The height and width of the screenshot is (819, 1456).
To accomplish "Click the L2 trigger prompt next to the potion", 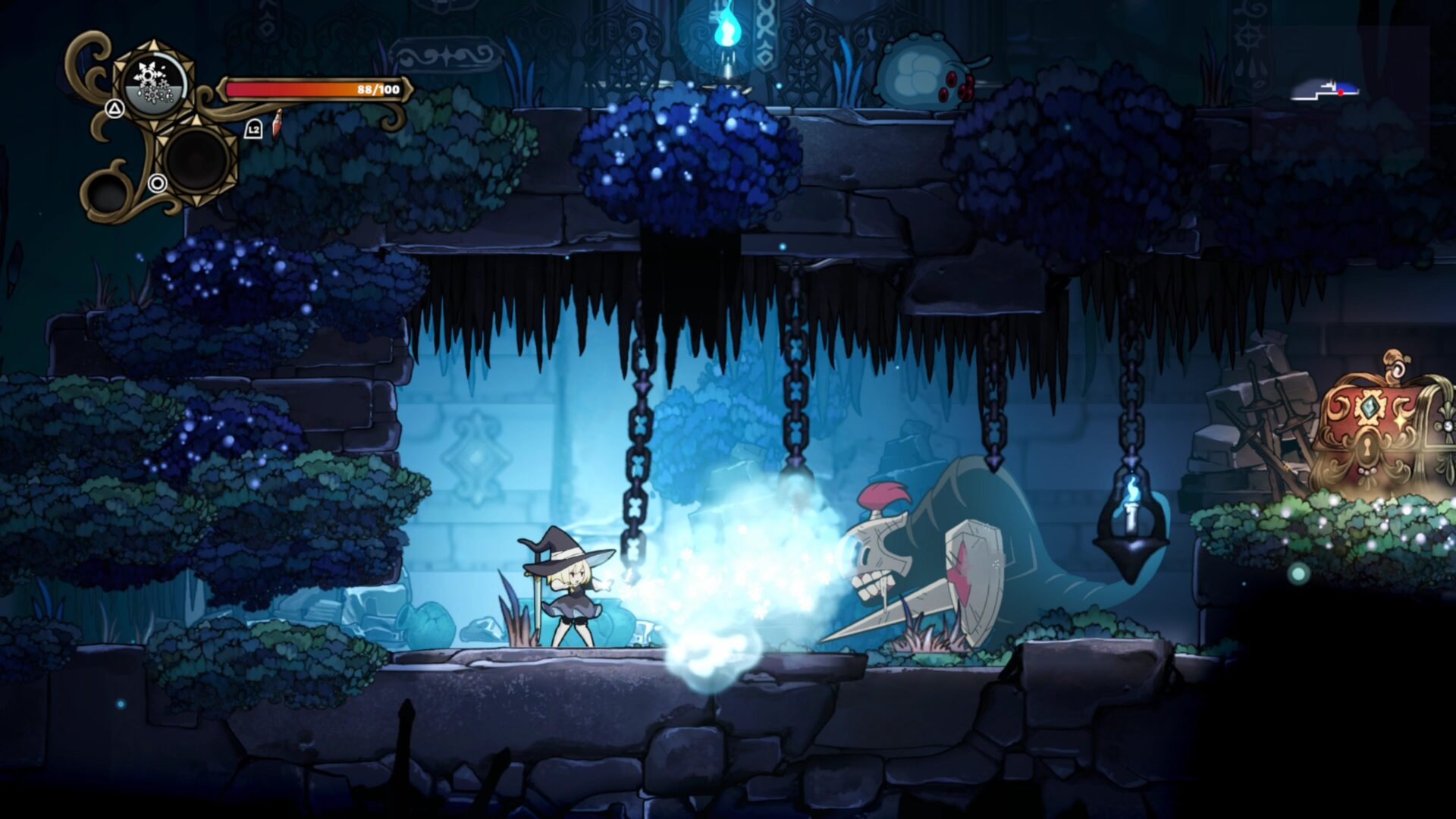I will point(253,130).
